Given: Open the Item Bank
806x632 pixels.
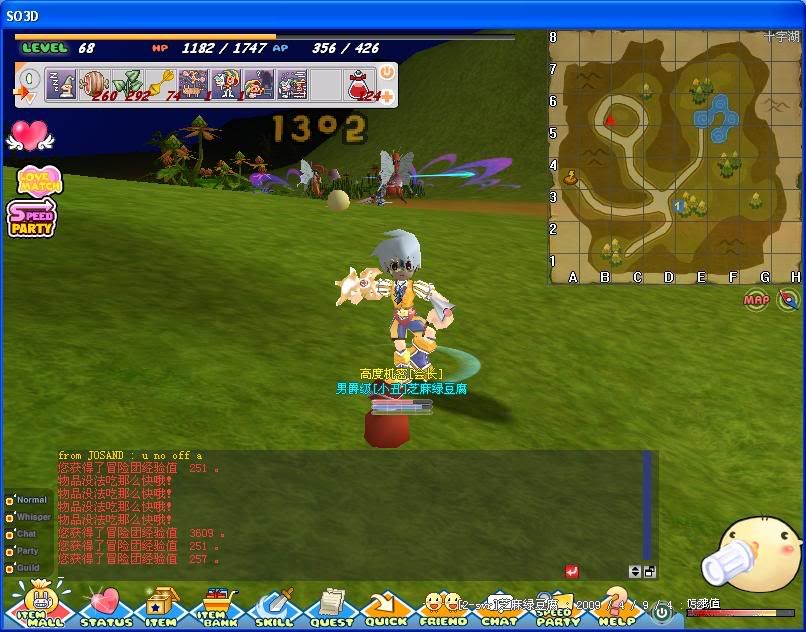Looking at the screenshot, I should coord(219,607).
